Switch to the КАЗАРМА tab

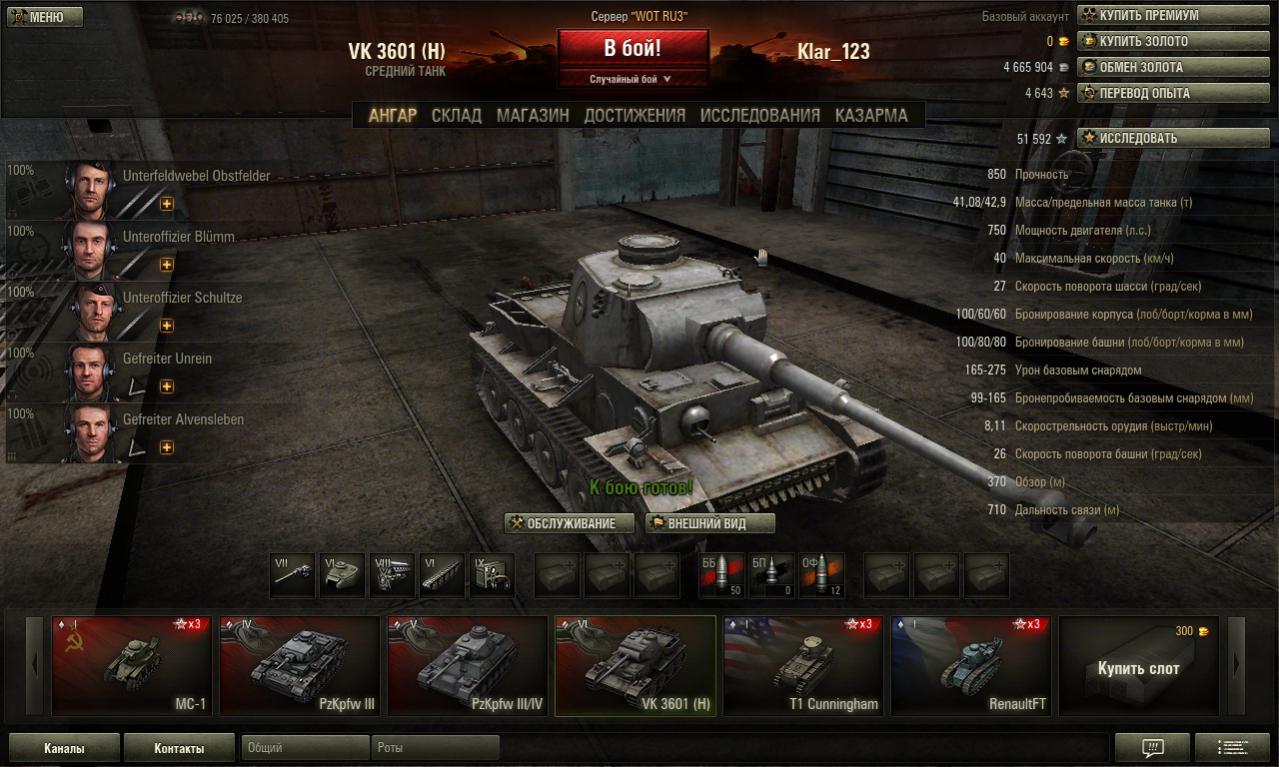(x=871, y=115)
